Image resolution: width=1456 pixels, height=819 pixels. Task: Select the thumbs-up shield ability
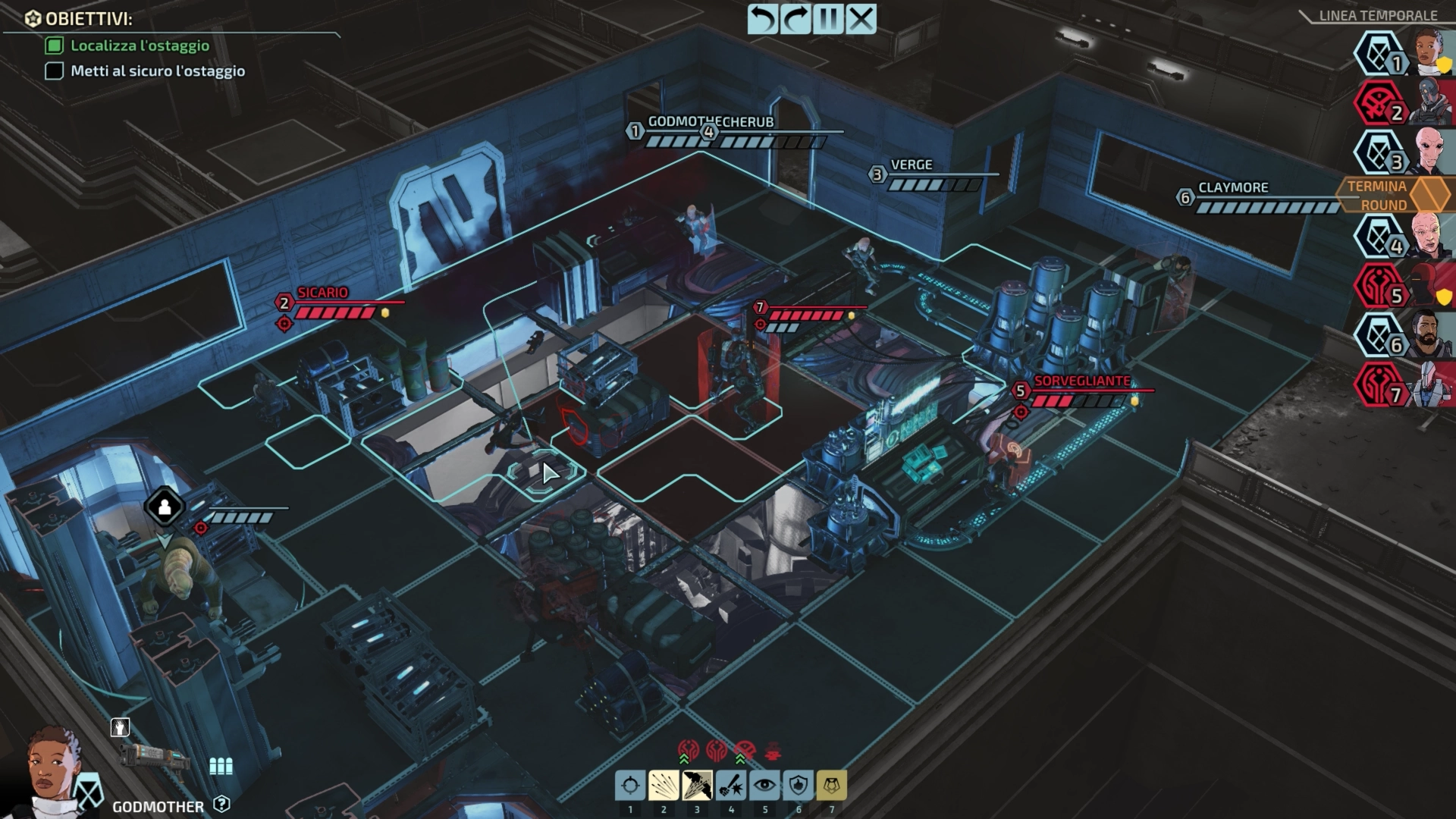tap(798, 786)
